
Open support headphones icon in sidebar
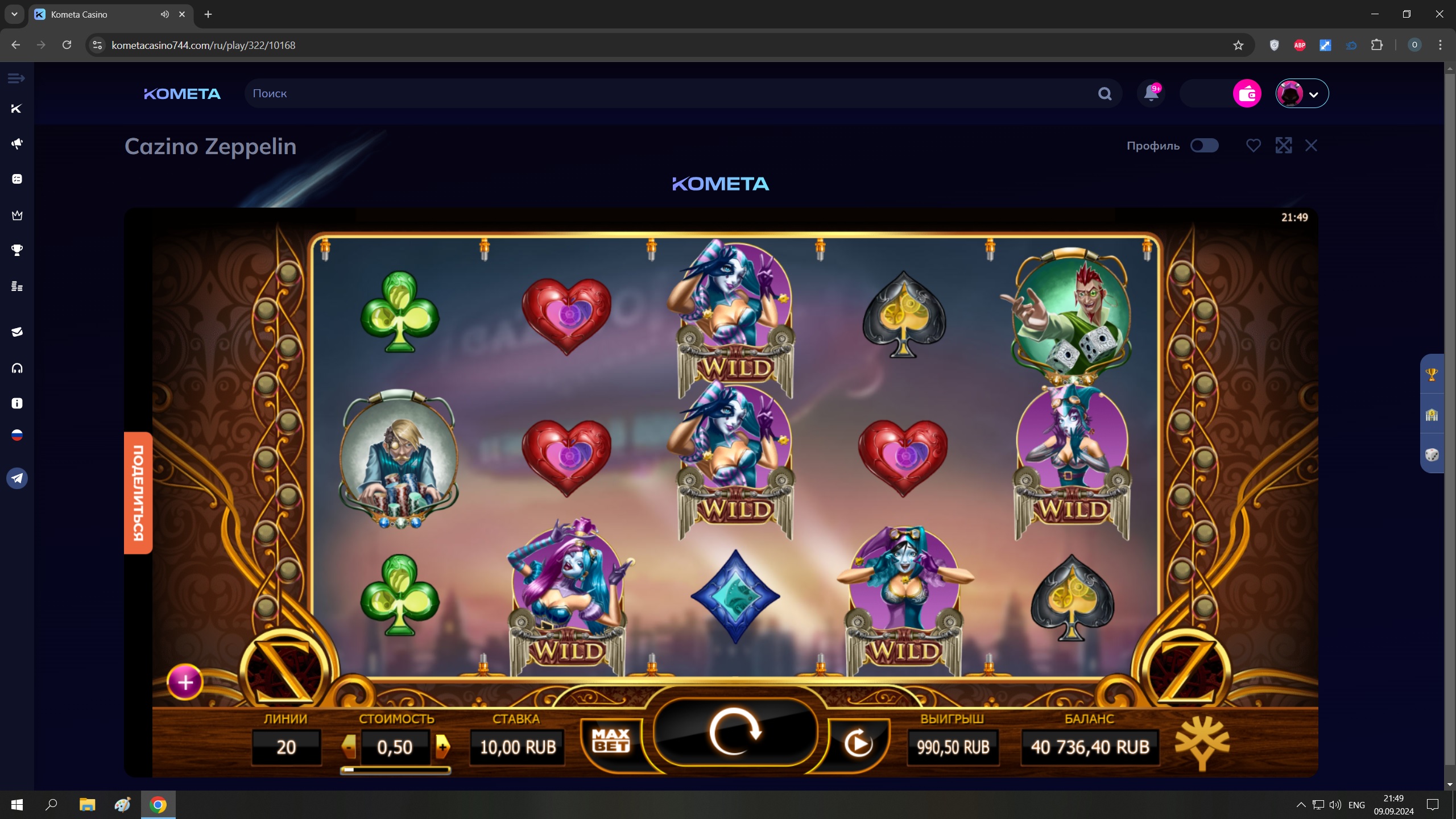[x=17, y=368]
